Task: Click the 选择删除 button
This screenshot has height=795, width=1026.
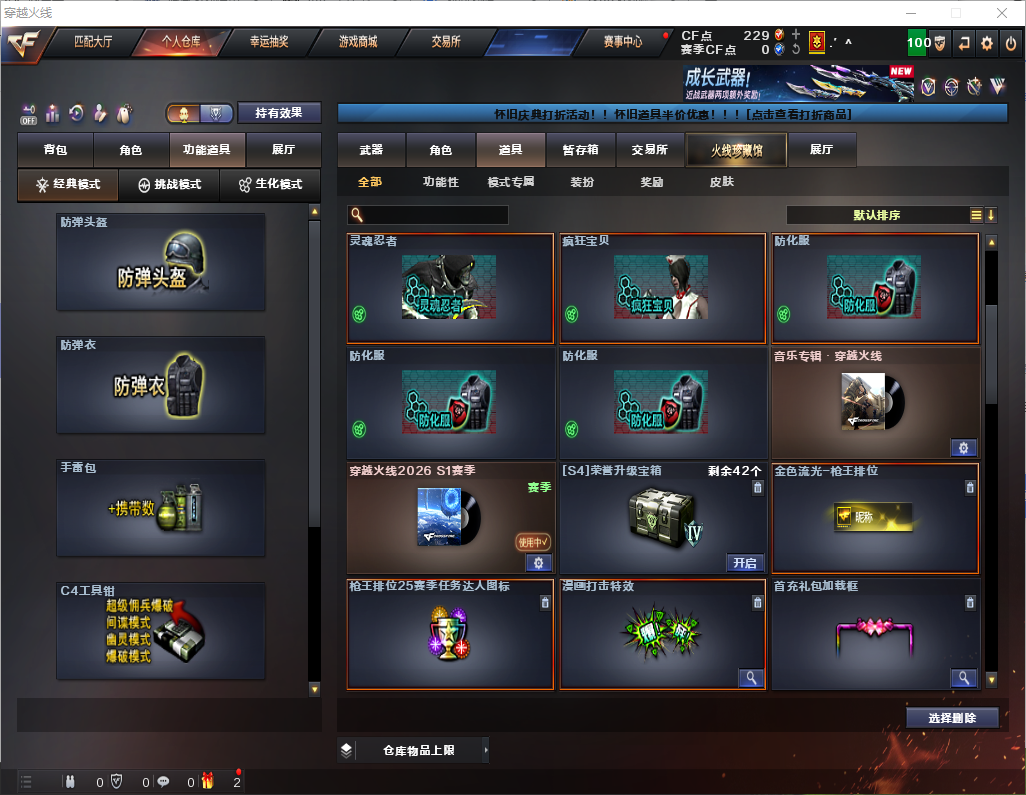Action: [952, 718]
